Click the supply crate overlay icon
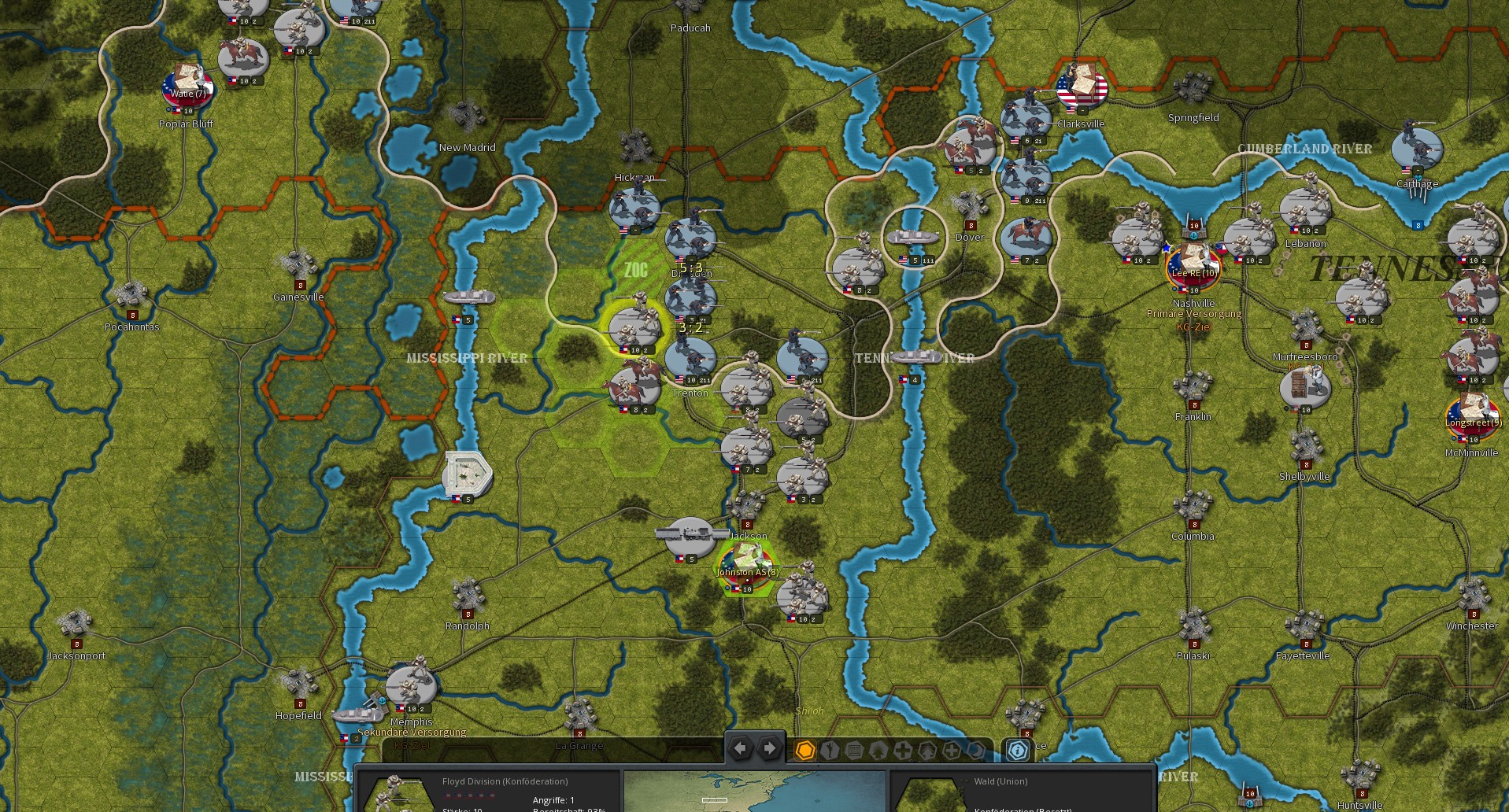 point(855,751)
